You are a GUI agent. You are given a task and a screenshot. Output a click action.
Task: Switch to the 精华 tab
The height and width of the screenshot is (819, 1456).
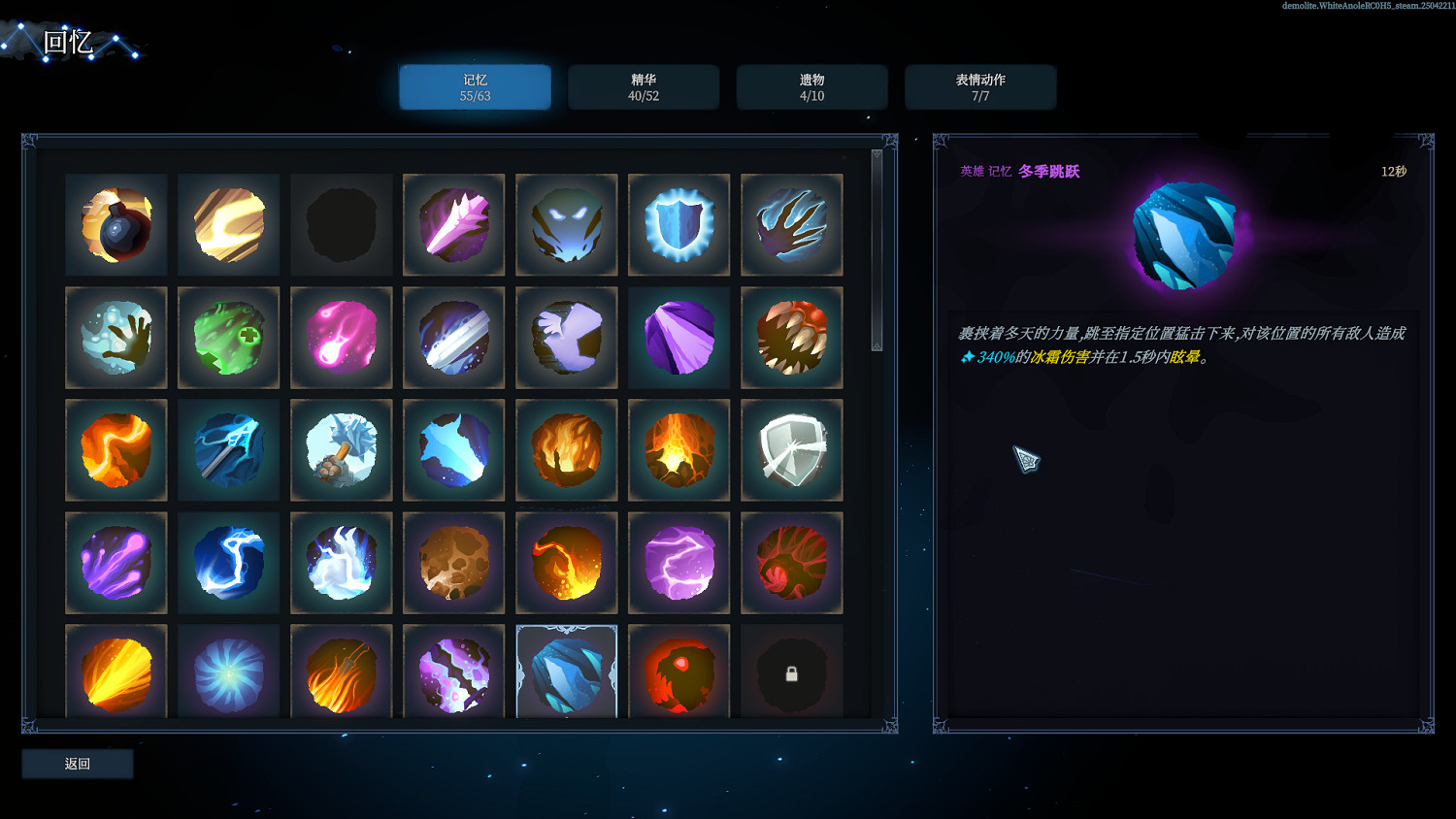[644, 86]
